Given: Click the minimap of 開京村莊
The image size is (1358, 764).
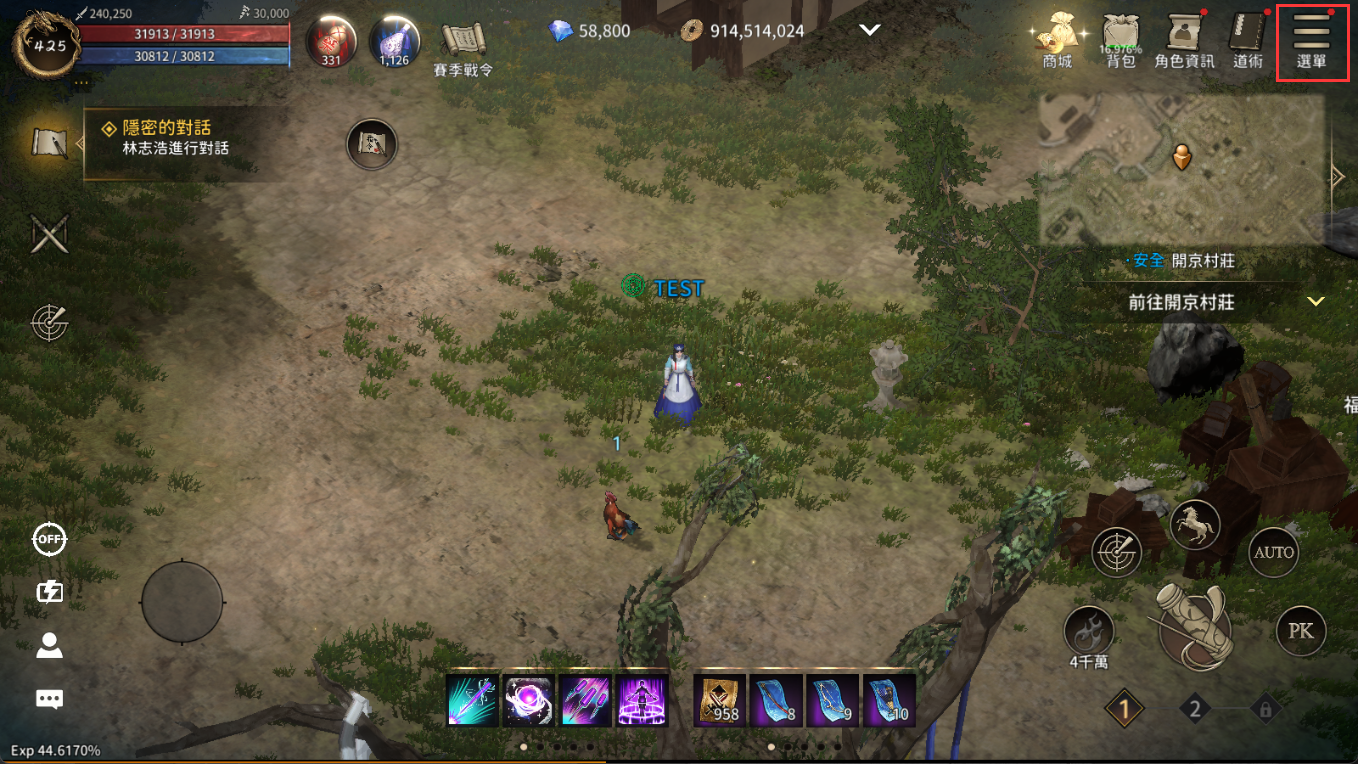Looking at the screenshot, I should (x=1182, y=168).
